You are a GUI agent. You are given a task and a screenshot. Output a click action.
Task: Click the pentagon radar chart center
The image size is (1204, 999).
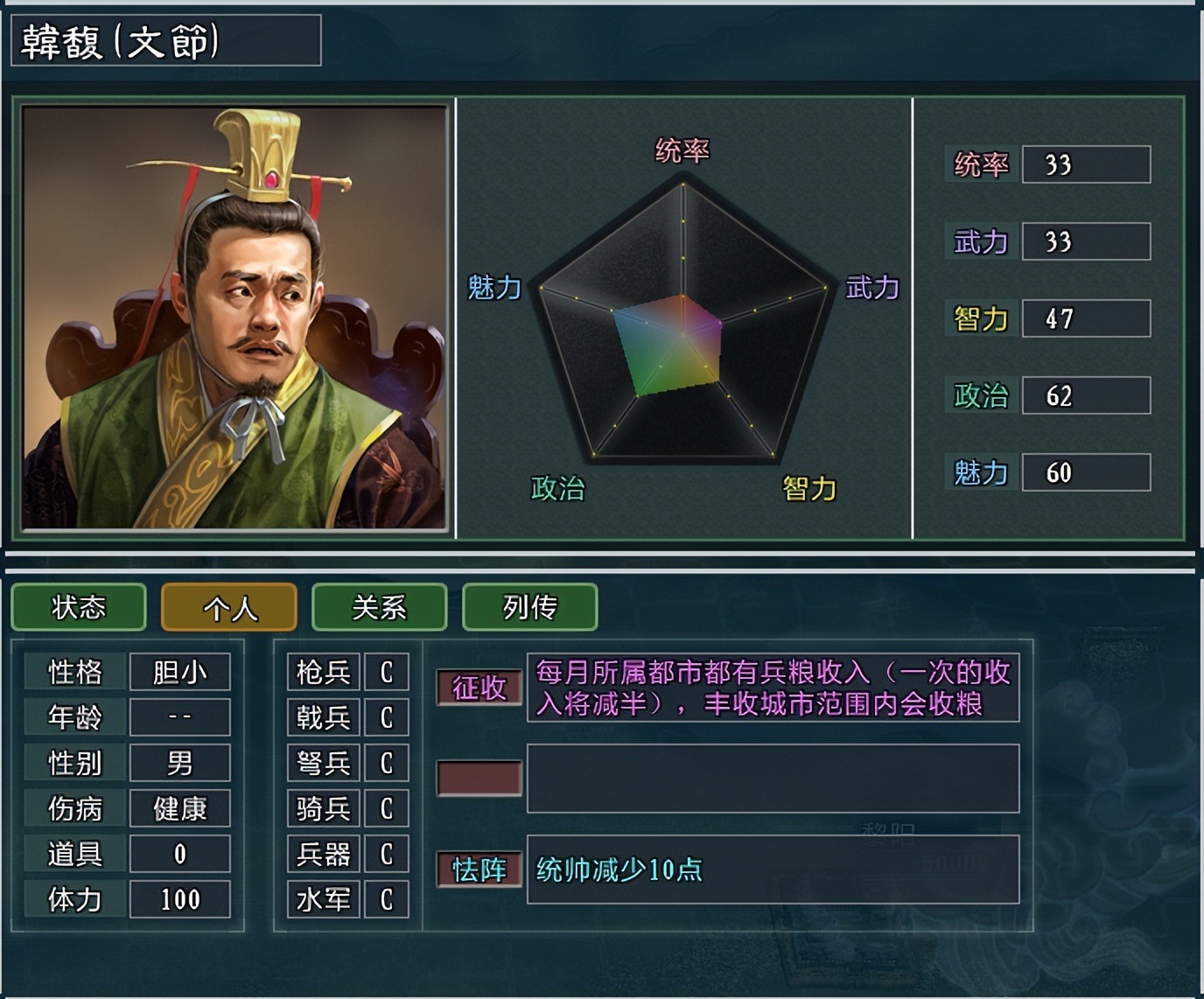click(x=682, y=337)
